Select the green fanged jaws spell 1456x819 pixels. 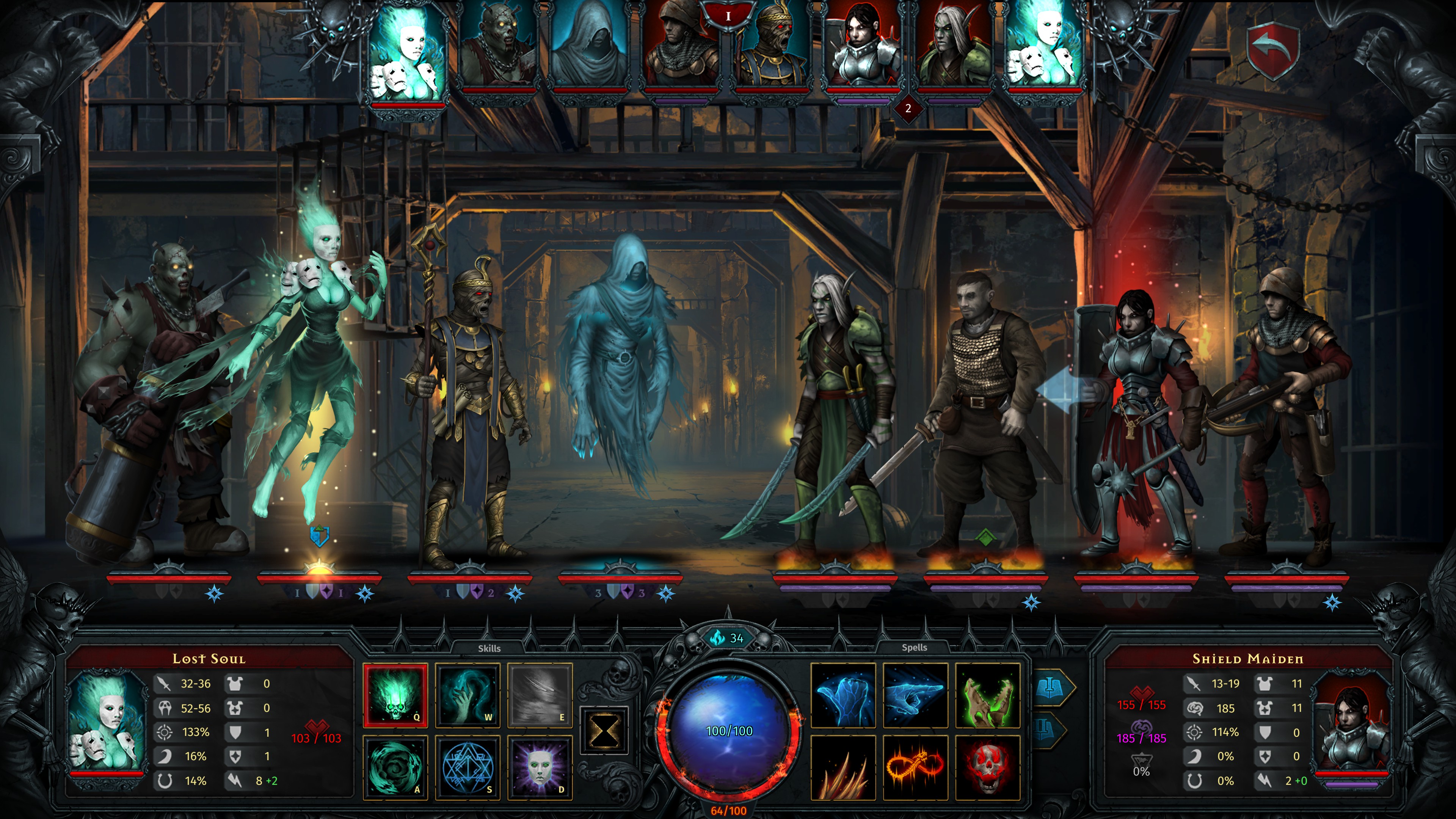click(987, 695)
